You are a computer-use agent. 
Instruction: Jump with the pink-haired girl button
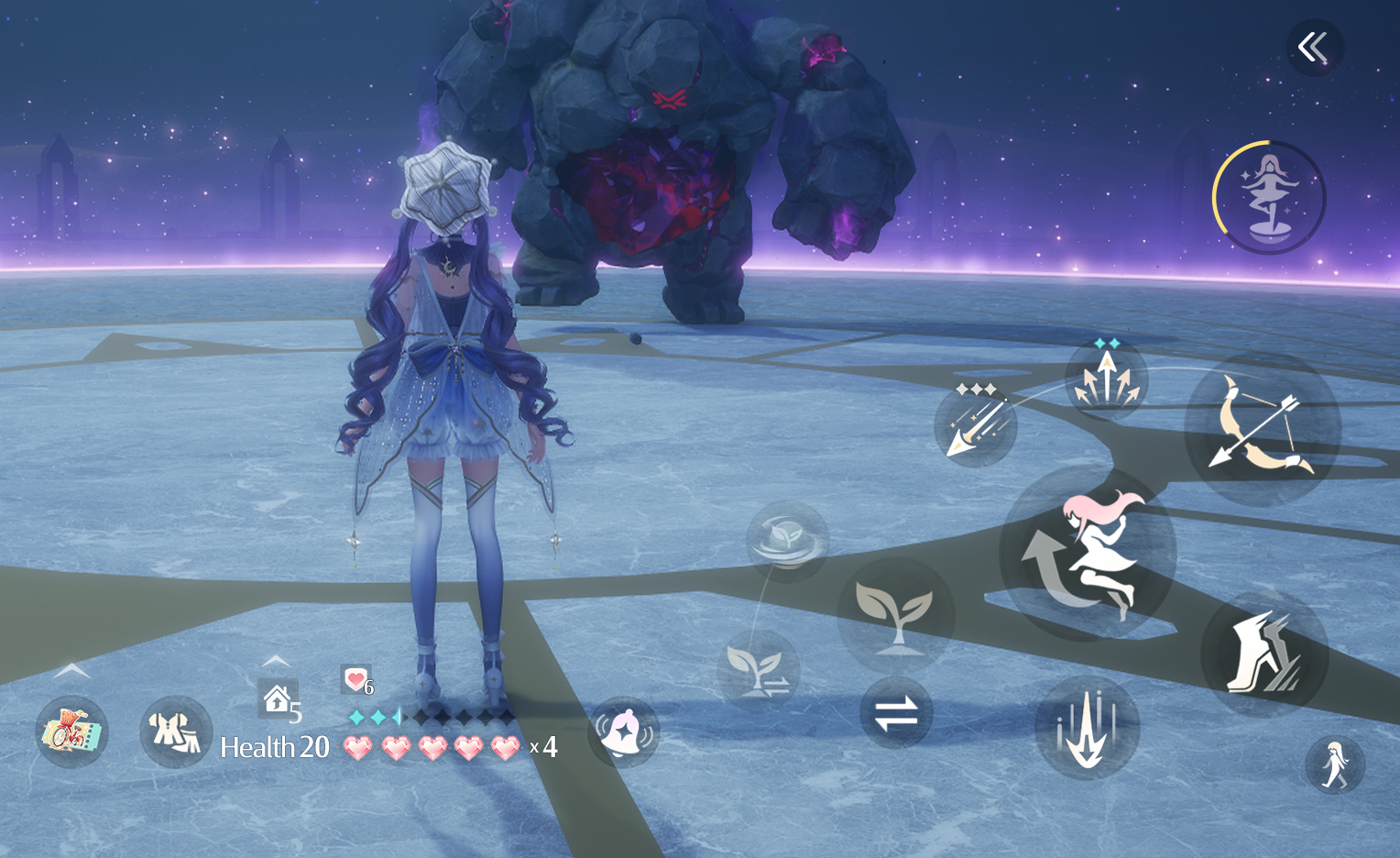click(1088, 554)
